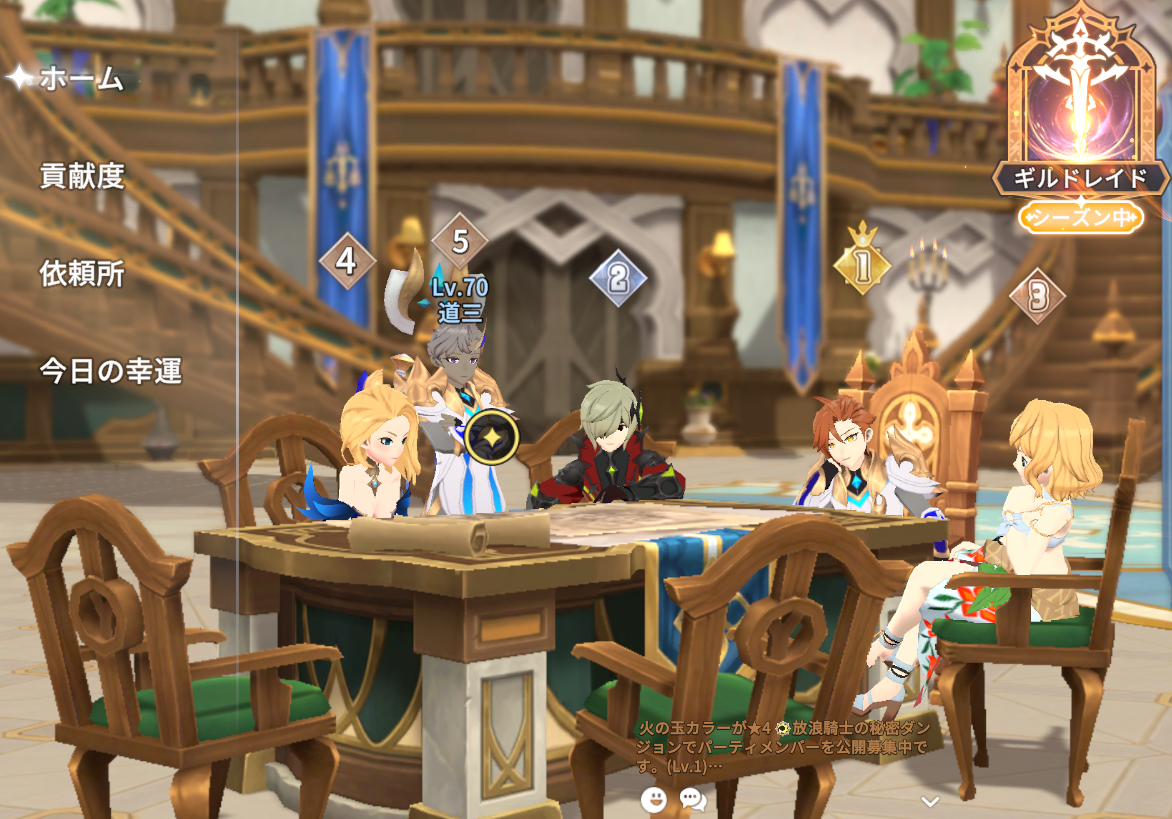Collapse the chat with the down chevron

pyautogui.click(x=930, y=801)
